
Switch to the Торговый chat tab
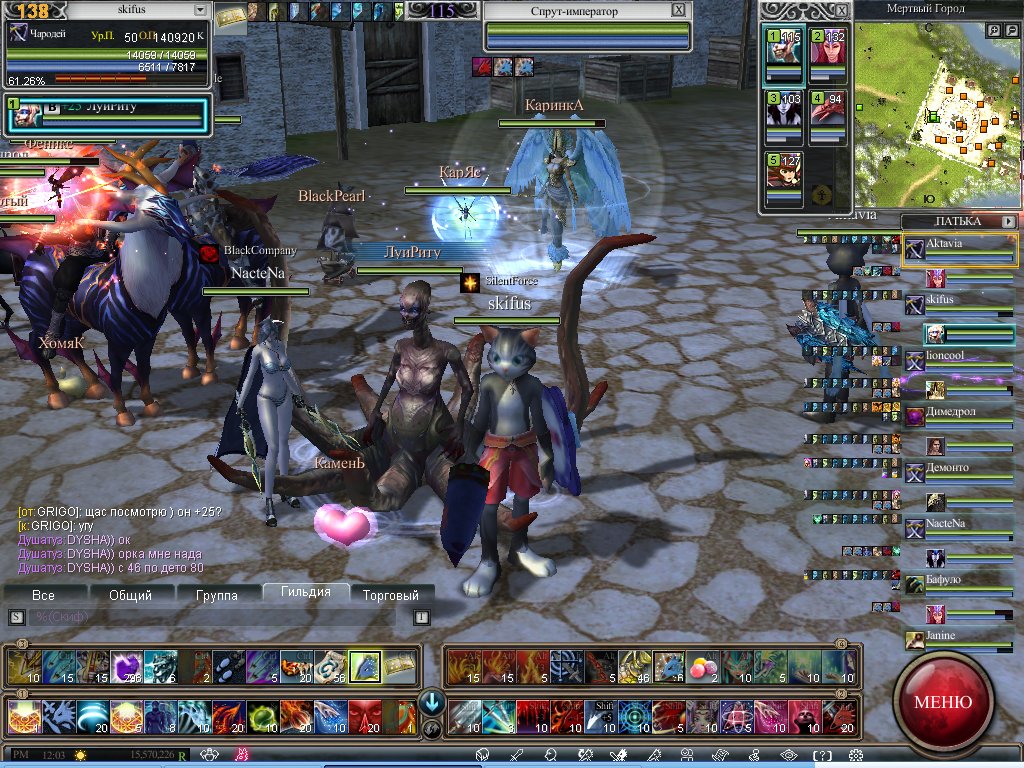(391, 595)
